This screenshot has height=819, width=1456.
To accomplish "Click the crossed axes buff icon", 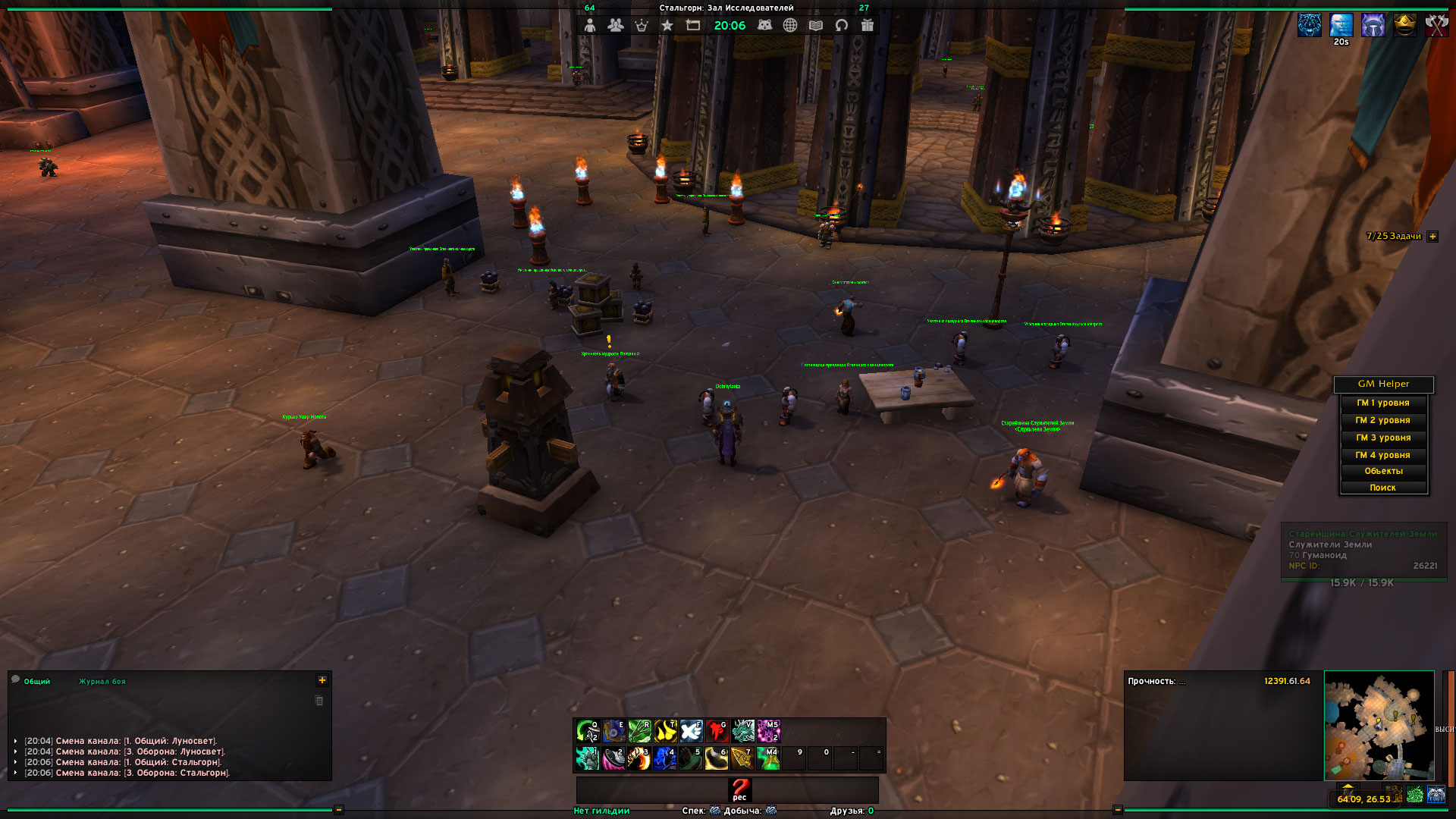I will [1436, 25].
